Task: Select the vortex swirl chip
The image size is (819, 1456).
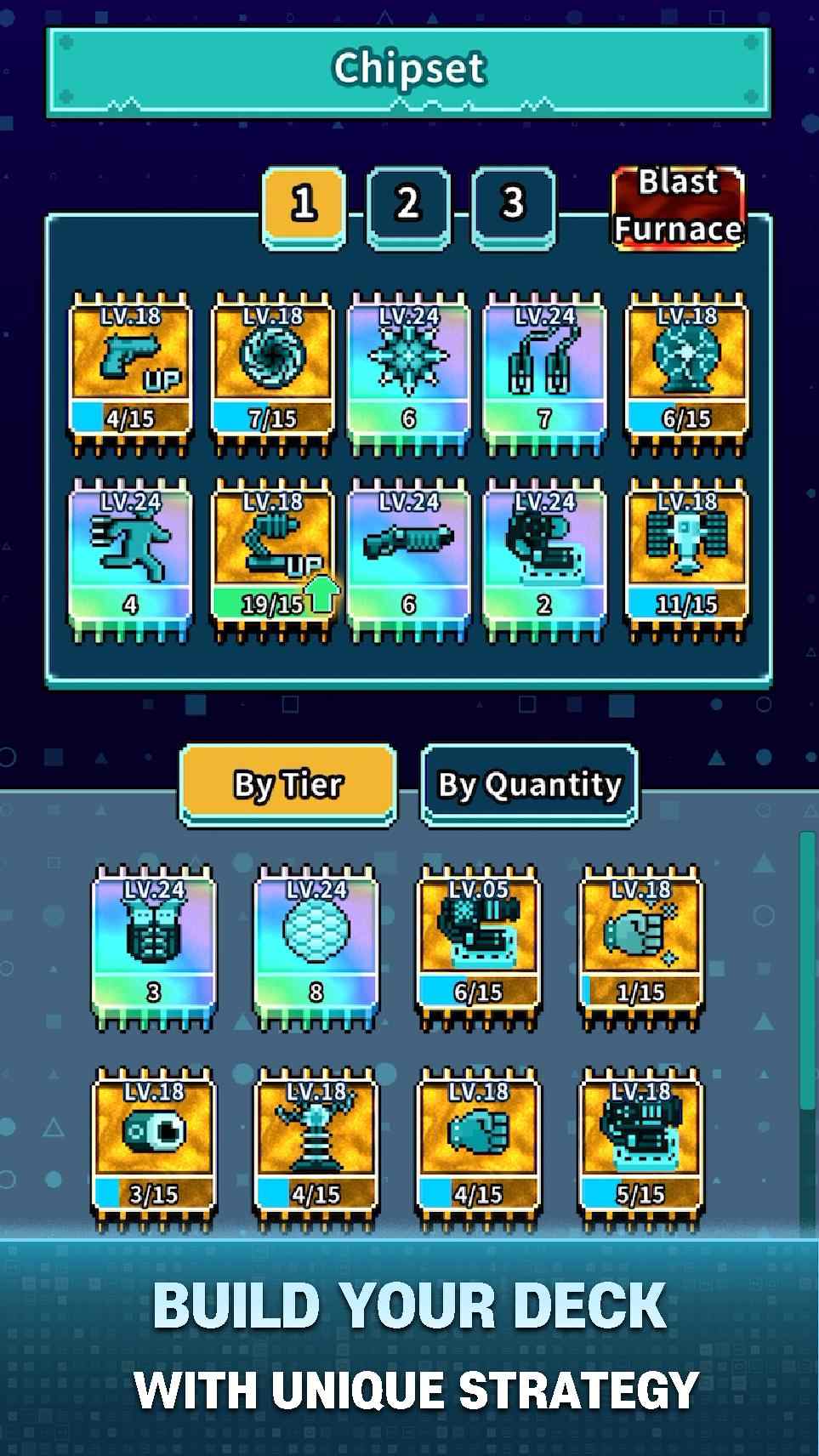Action: (x=272, y=372)
